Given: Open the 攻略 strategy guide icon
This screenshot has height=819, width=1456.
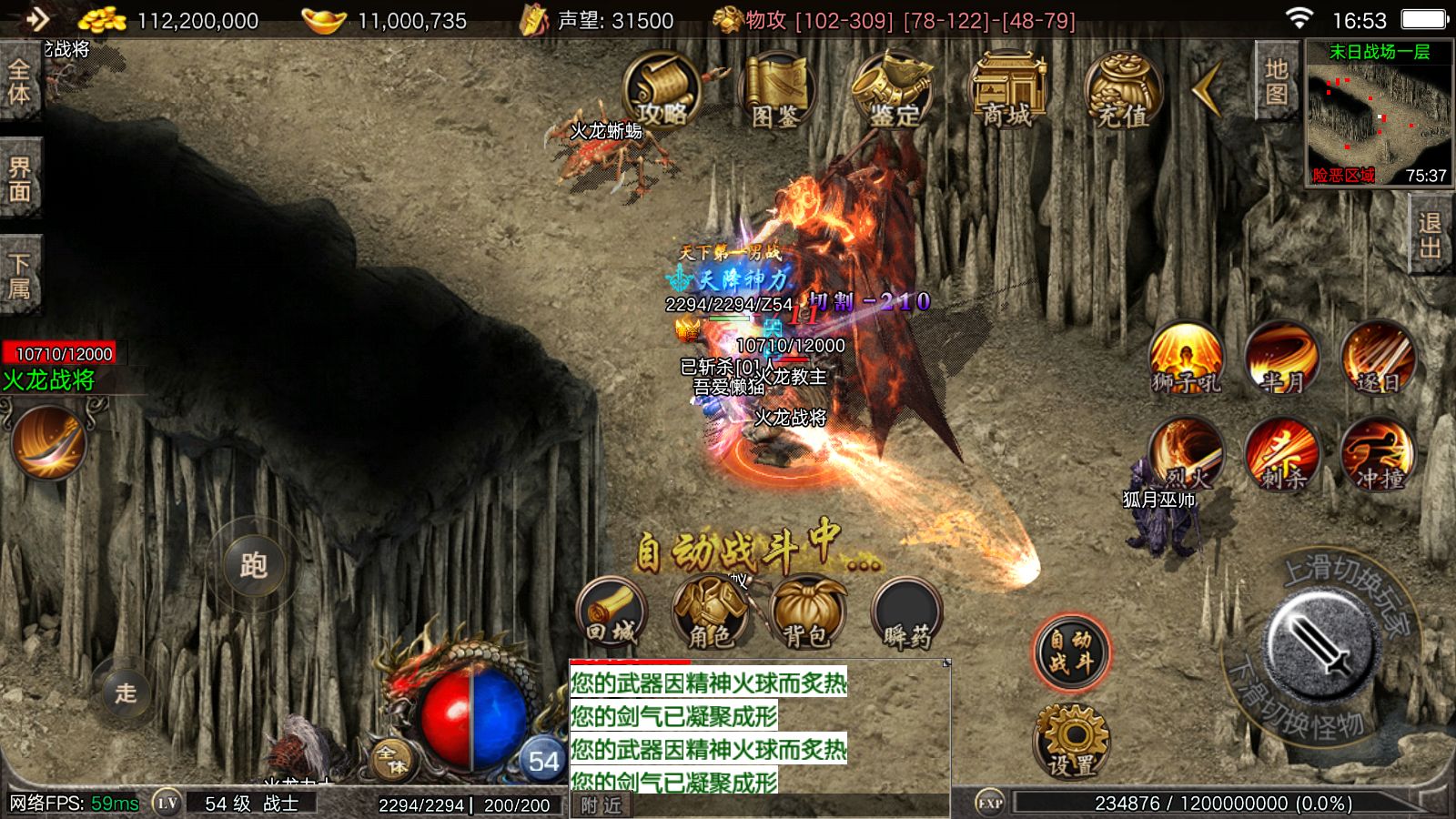Looking at the screenshot, I should 662,89.
